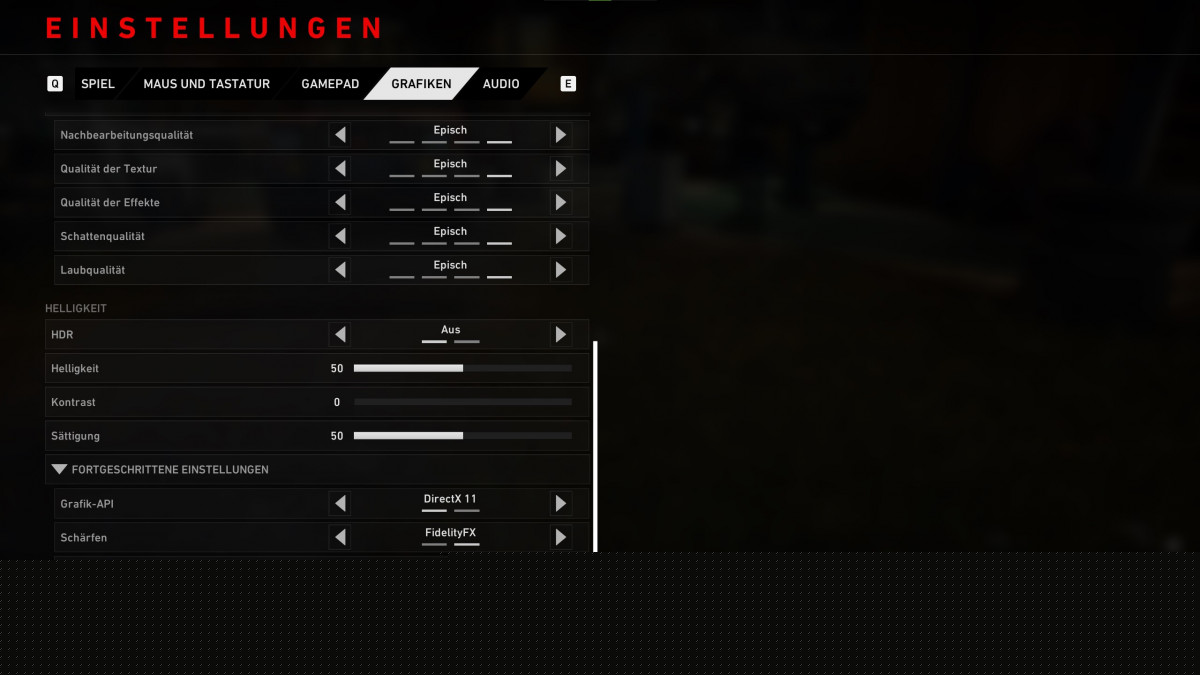The height and width of the screenshot is (675, 1200).
Task: Click the right arrow on Laubqualität
Action: pyautogui.click(x=561, y=270)
